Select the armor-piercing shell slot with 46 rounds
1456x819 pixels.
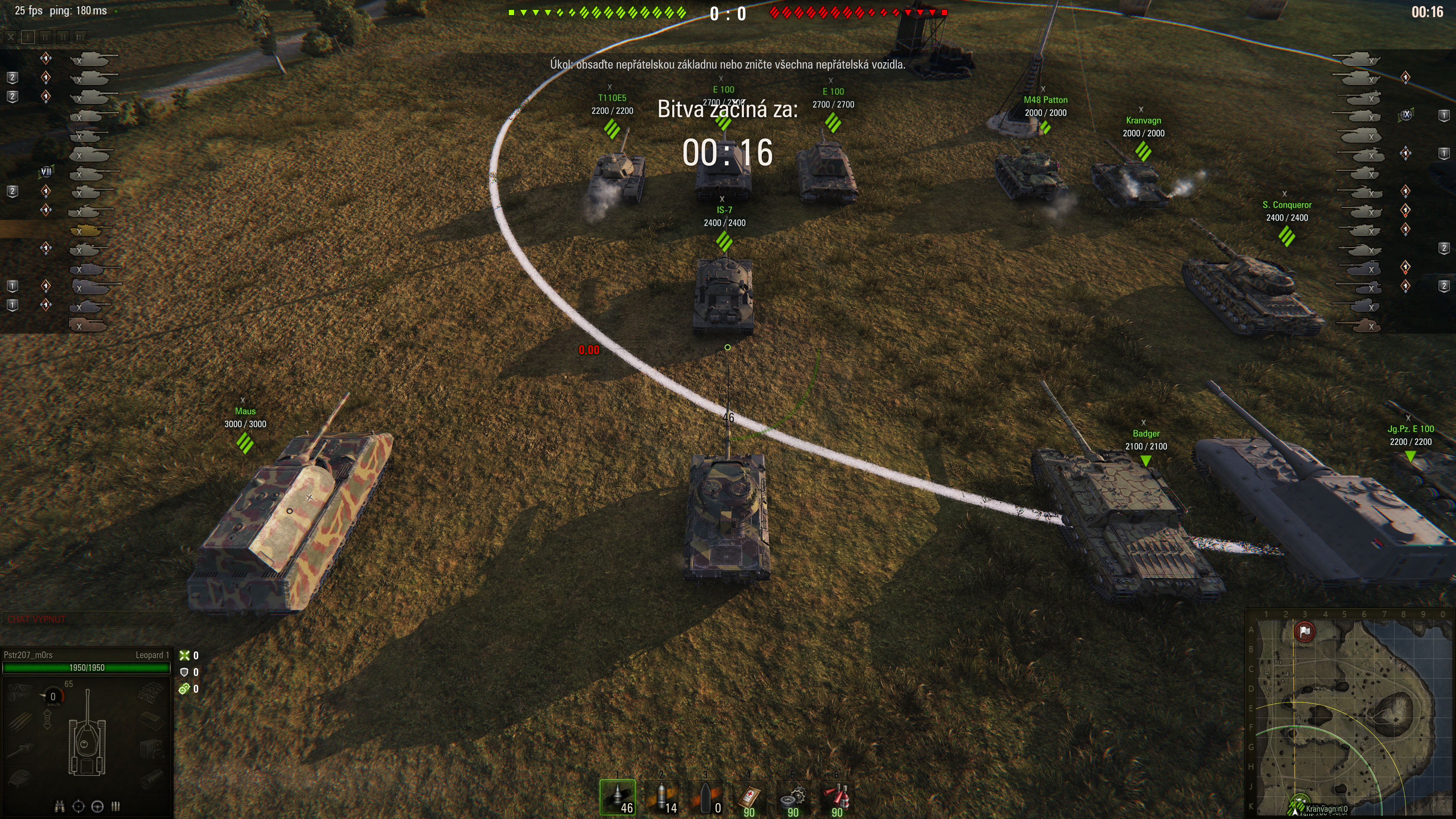coord(617,797)
